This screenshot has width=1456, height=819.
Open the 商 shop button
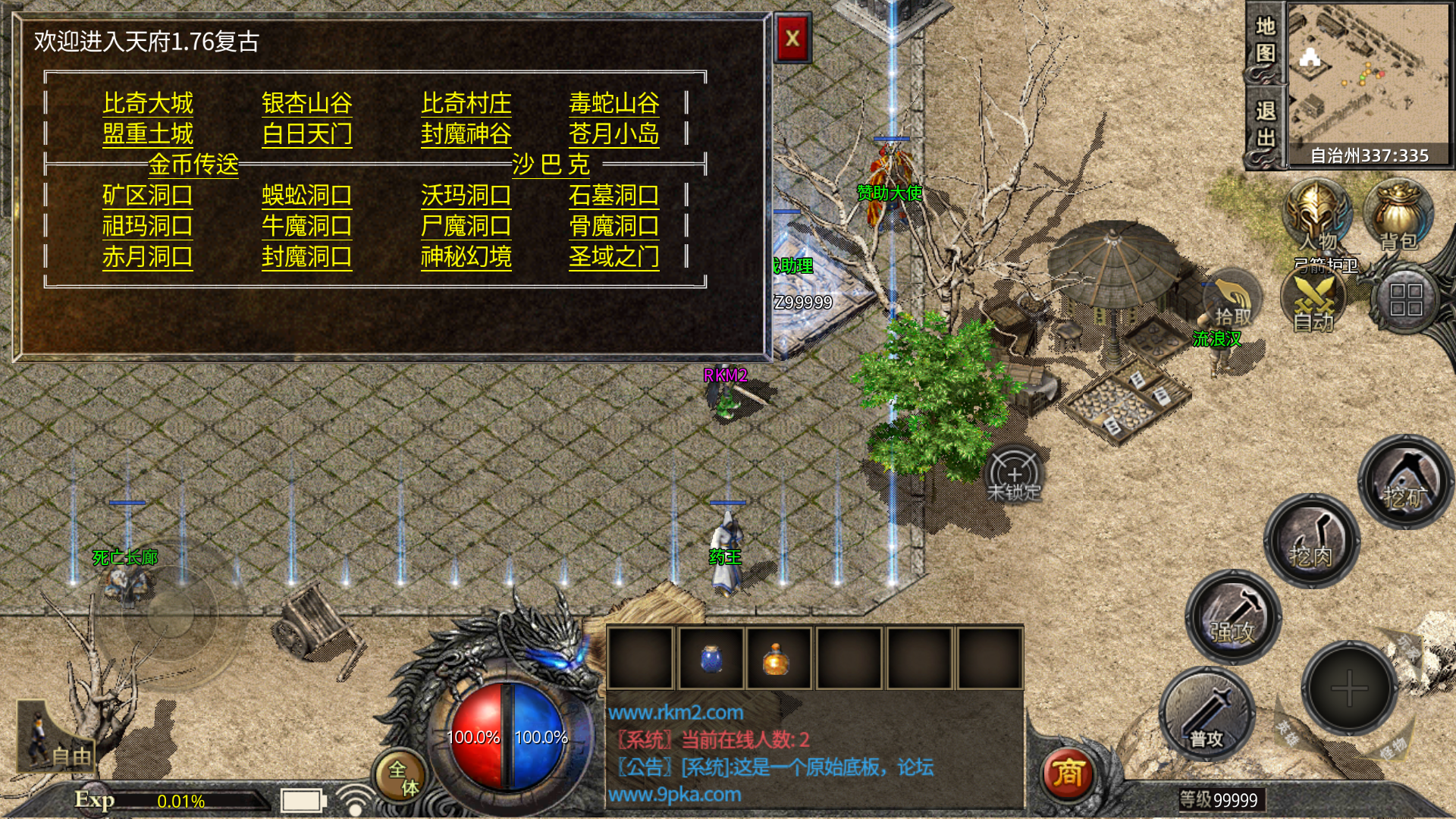(1067, 773)
